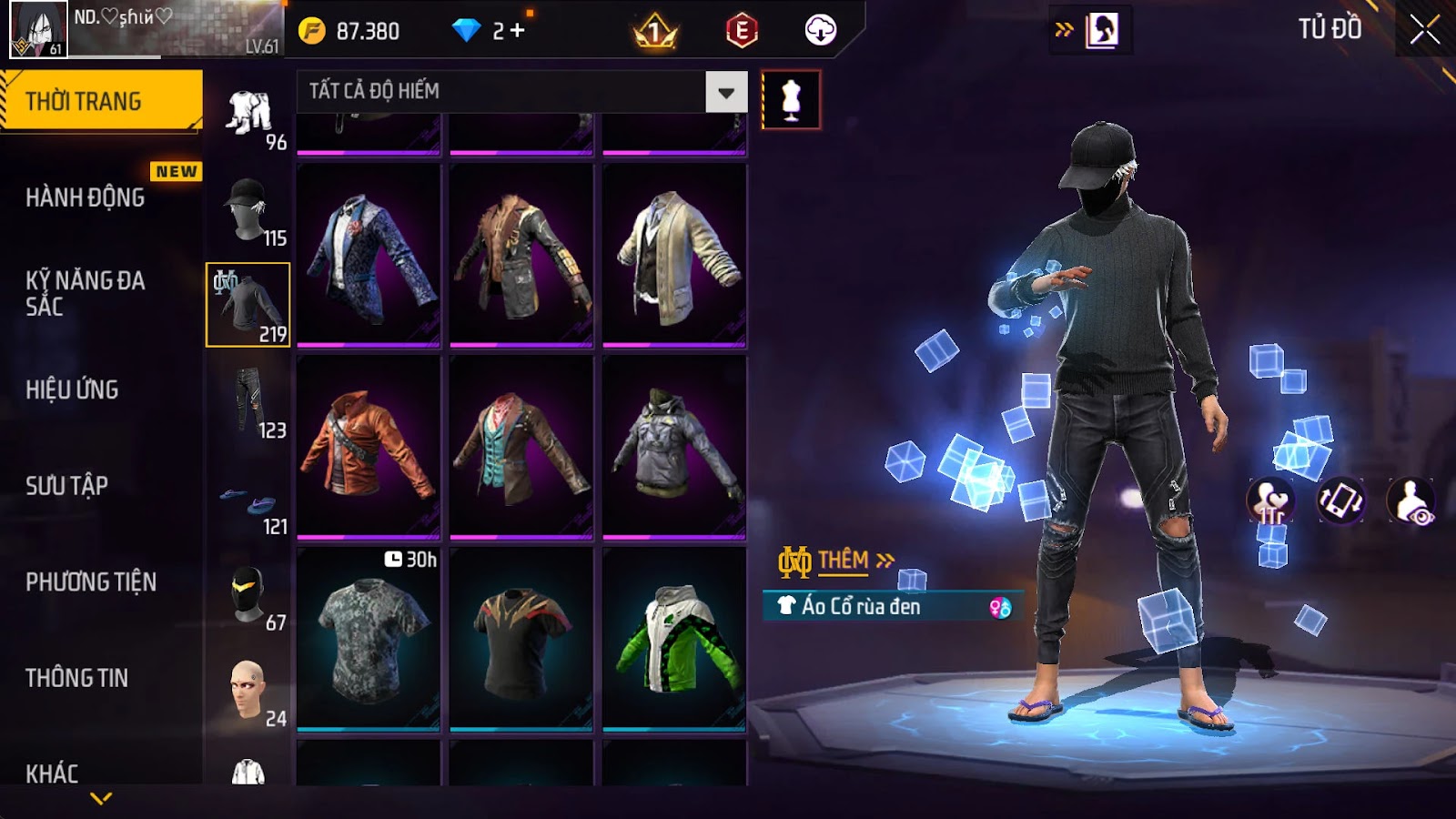Toggle the mannequin preview button

click(791, 100)
